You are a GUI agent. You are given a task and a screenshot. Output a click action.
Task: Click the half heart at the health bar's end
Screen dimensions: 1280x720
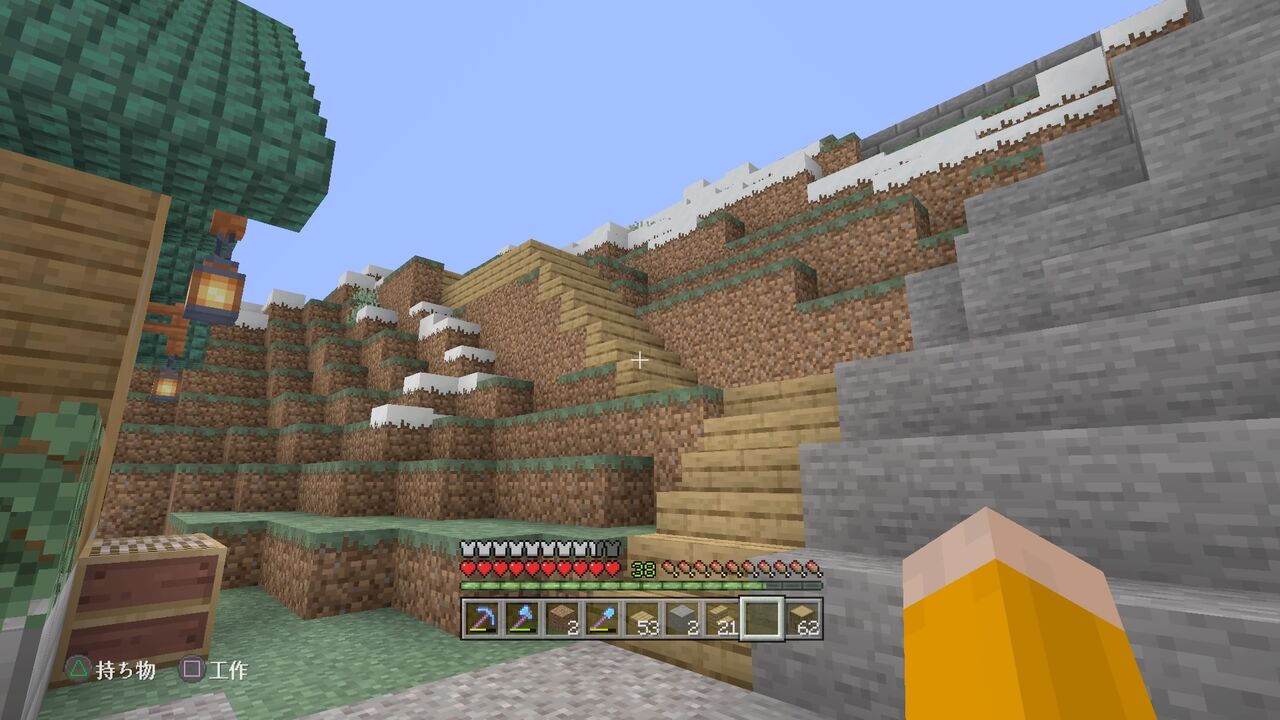pyautogui.click(x=611, y=567)
